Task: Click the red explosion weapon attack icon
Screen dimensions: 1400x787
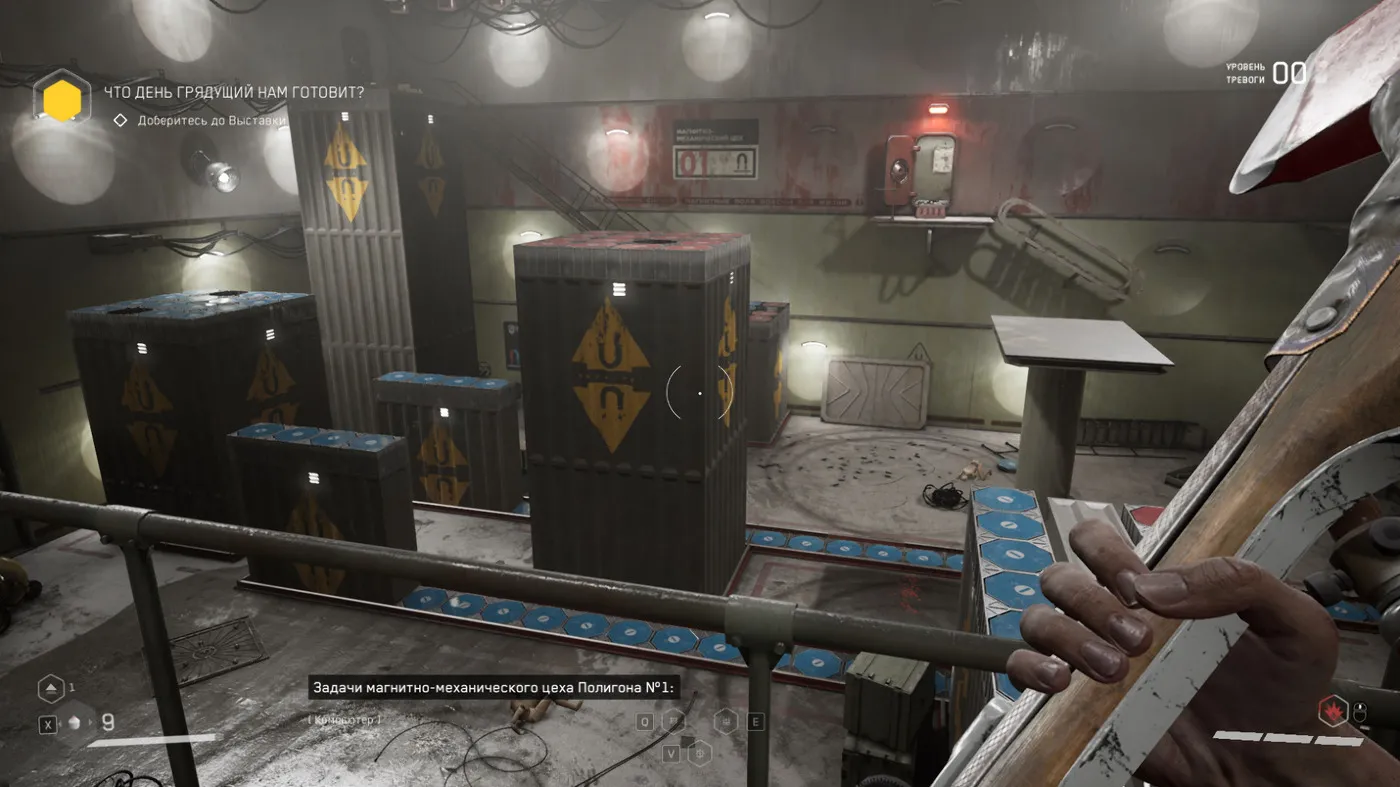Action: (x=1333, y=710)
